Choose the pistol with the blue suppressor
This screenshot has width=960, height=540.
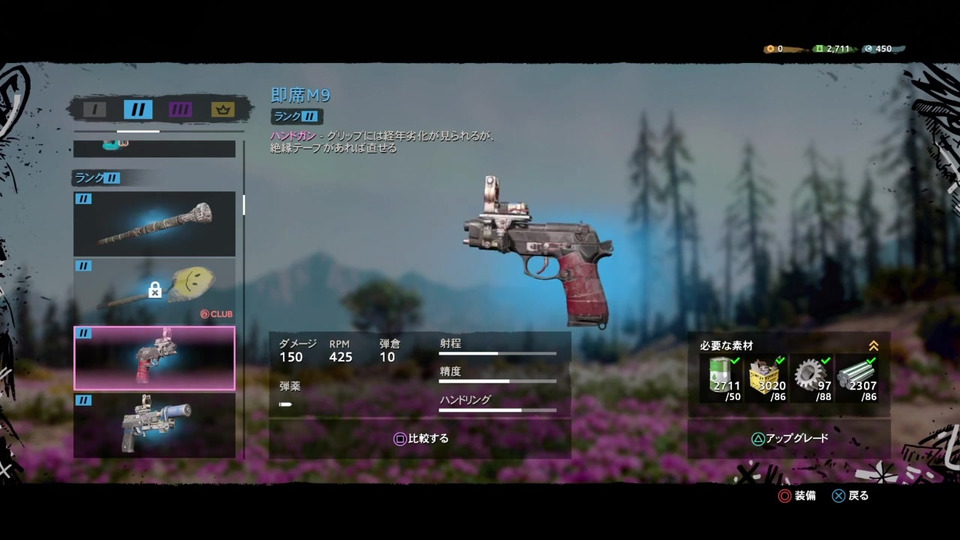click(x=155, y=425)
